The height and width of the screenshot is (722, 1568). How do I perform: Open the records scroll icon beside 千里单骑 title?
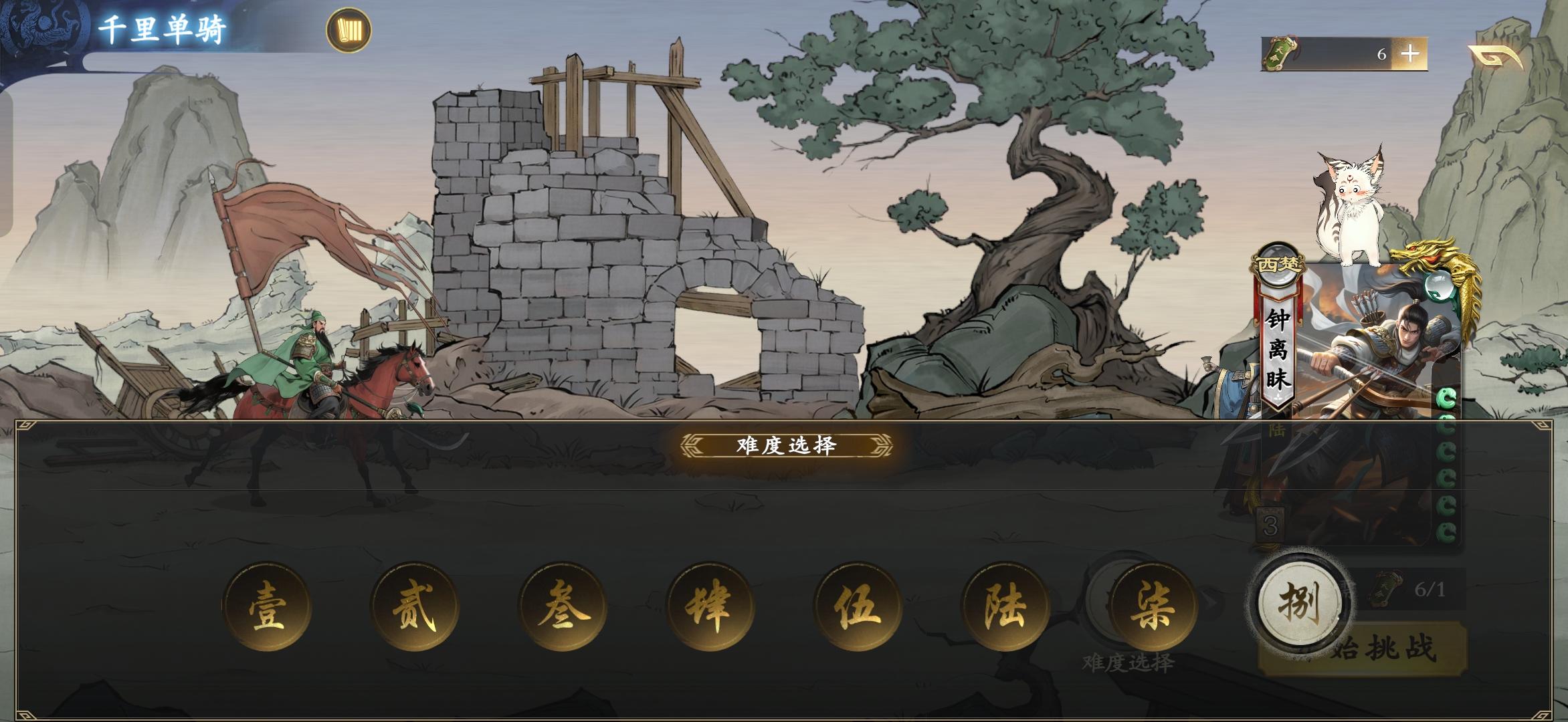pyautogui.click(x=348, y=28)
